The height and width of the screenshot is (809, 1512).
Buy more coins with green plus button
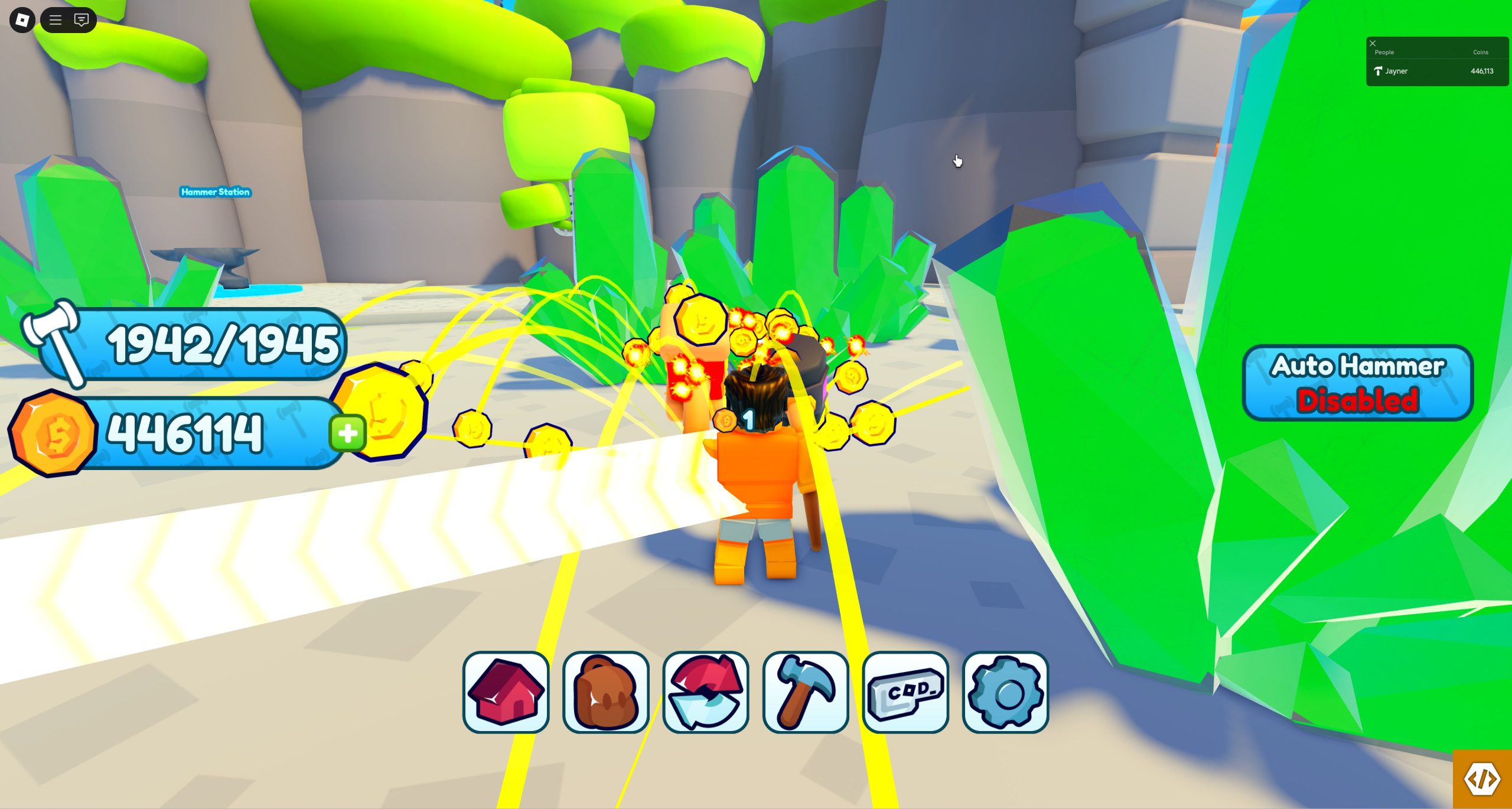pos(348,433)
